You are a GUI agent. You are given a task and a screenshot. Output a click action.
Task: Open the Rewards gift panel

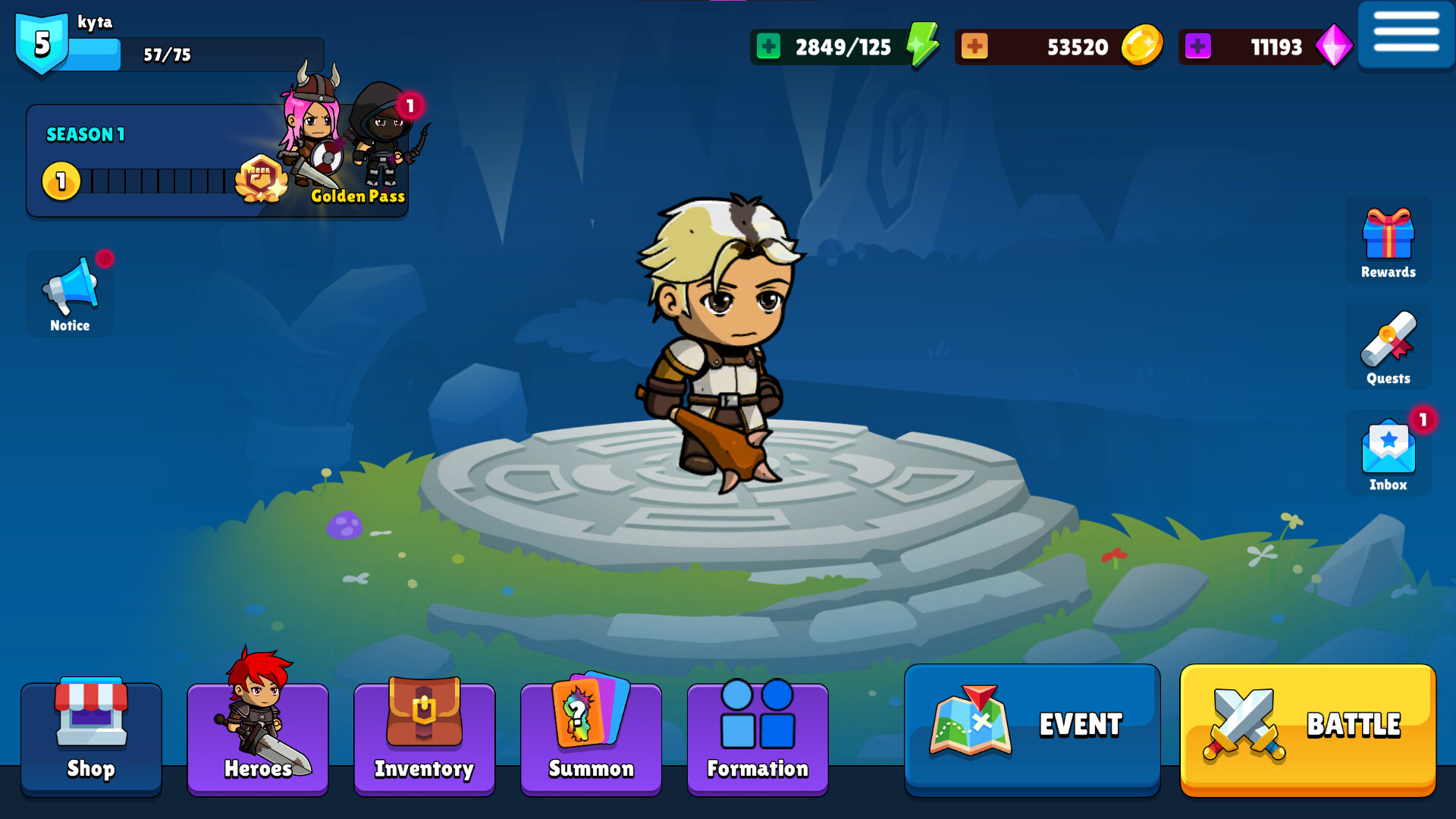point(1387,241)
